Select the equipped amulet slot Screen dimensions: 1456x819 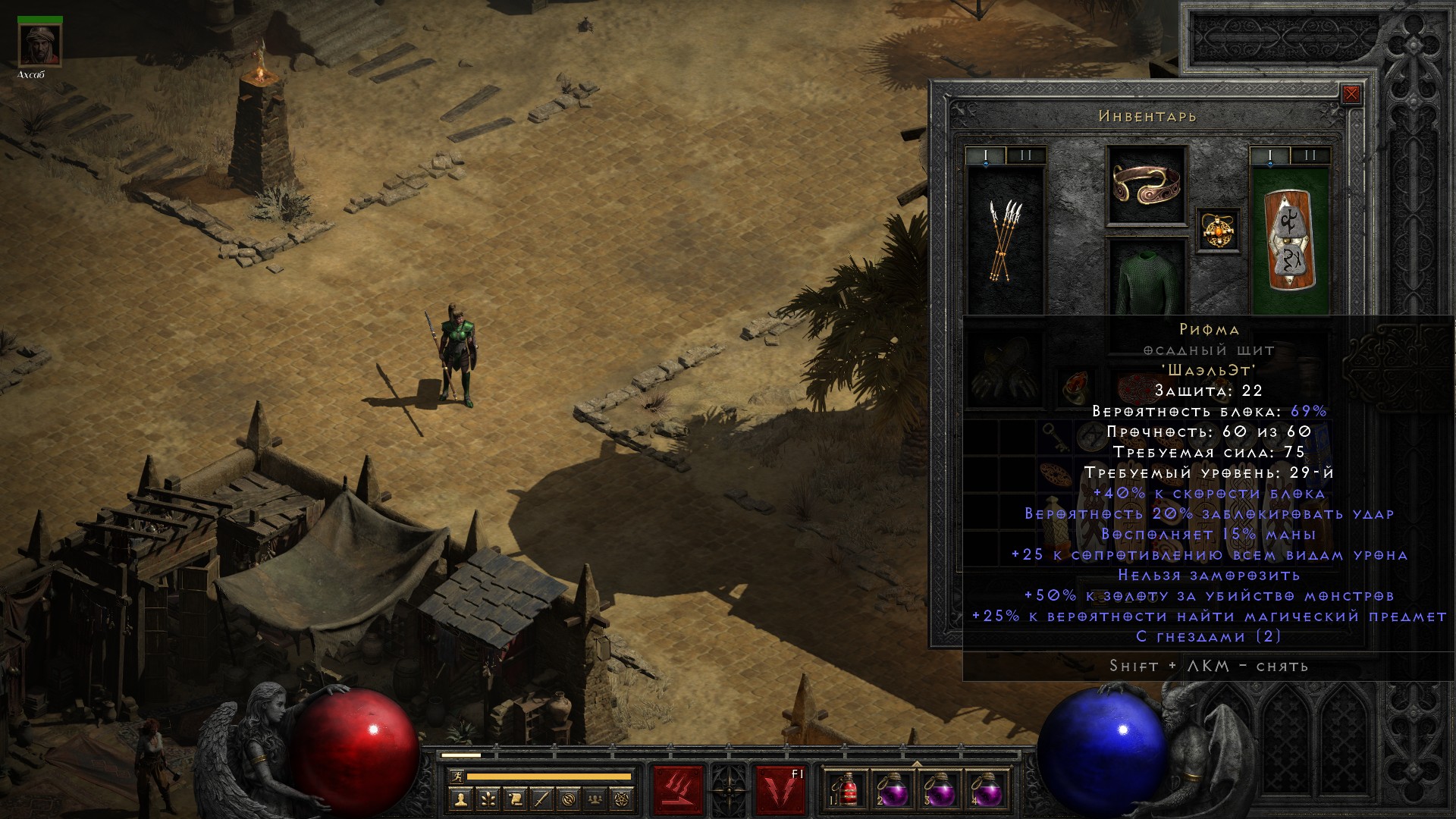coord(1219,230)
